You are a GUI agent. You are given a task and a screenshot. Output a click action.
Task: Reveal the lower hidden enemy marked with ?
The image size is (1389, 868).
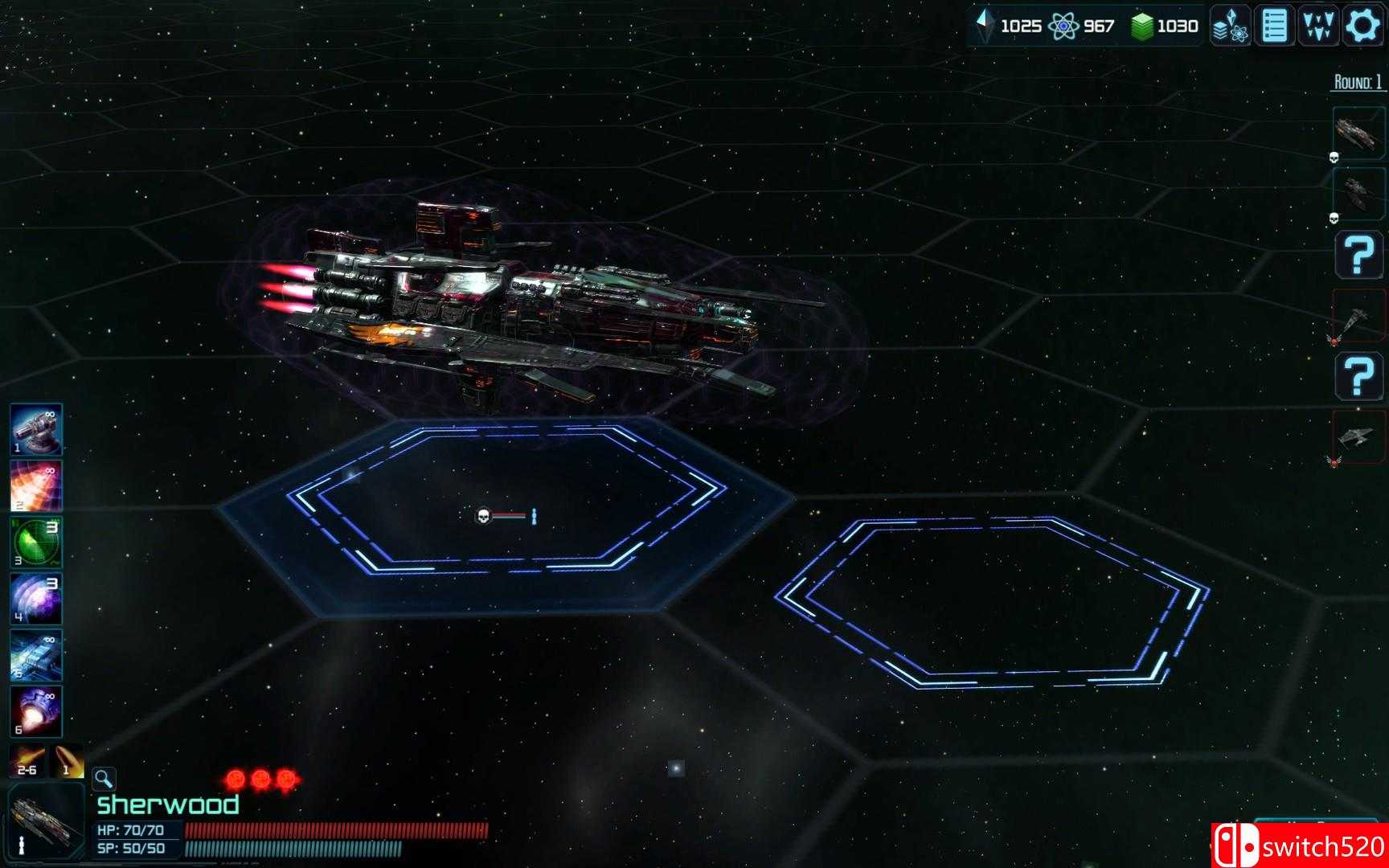pyautogui.click(x=1360, y=372)
